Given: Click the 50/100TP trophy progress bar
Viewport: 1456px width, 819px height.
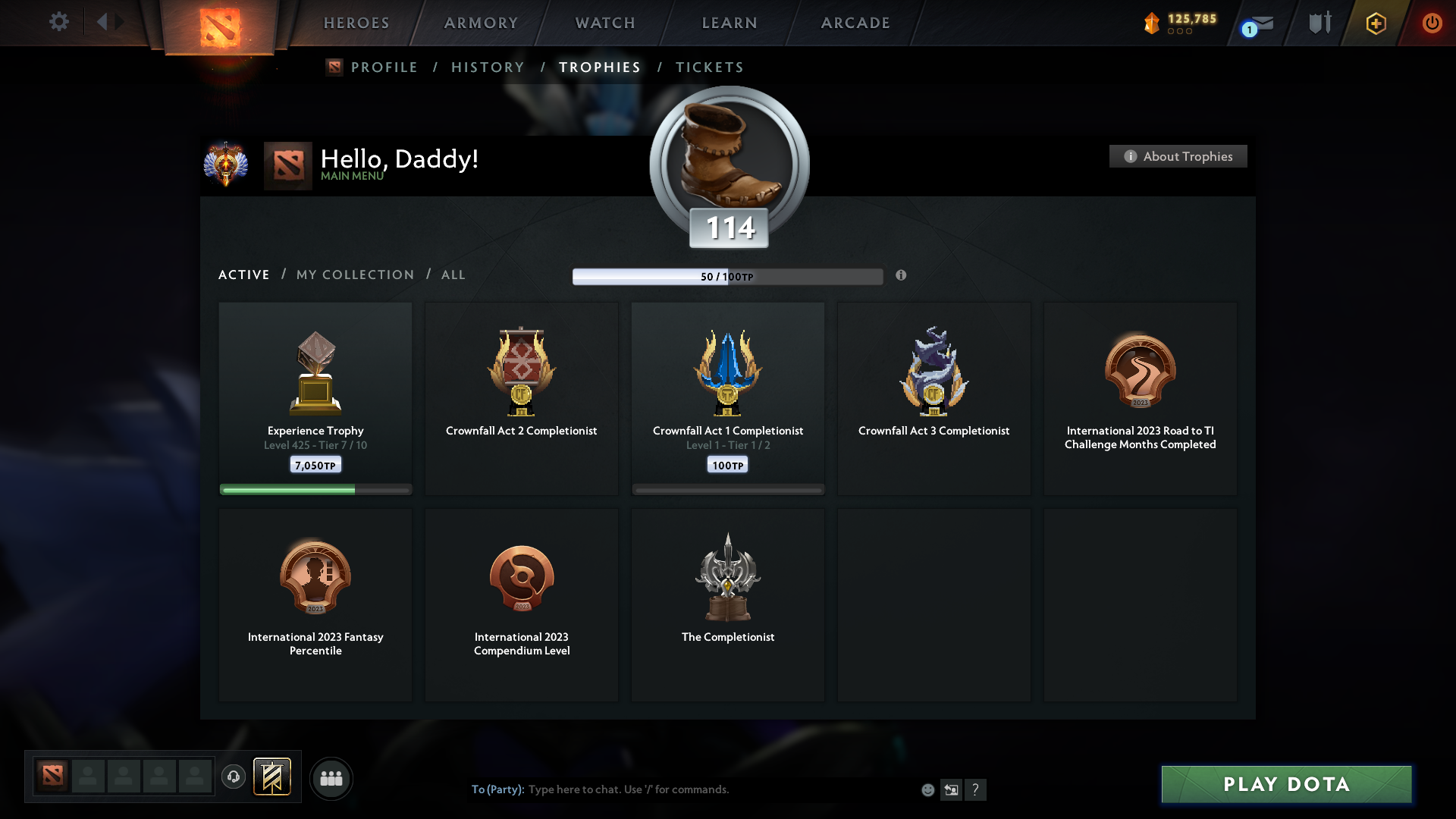Looking at the screenshot, I should (728, 276).
